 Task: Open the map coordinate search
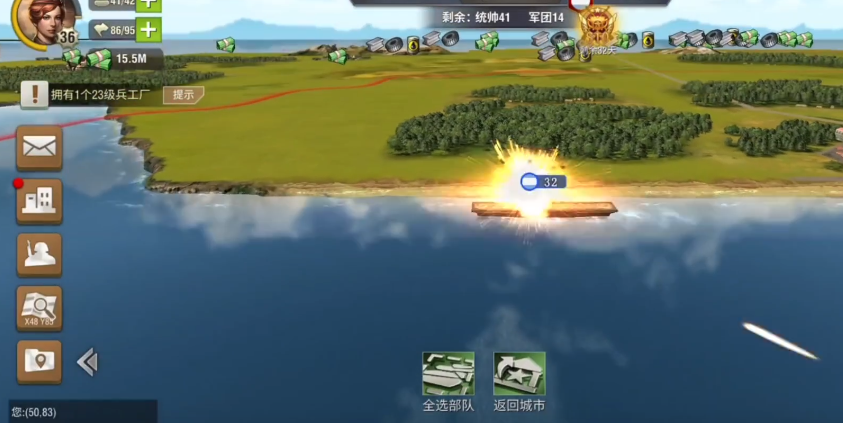pyautogui.click(x=39, y=308)
